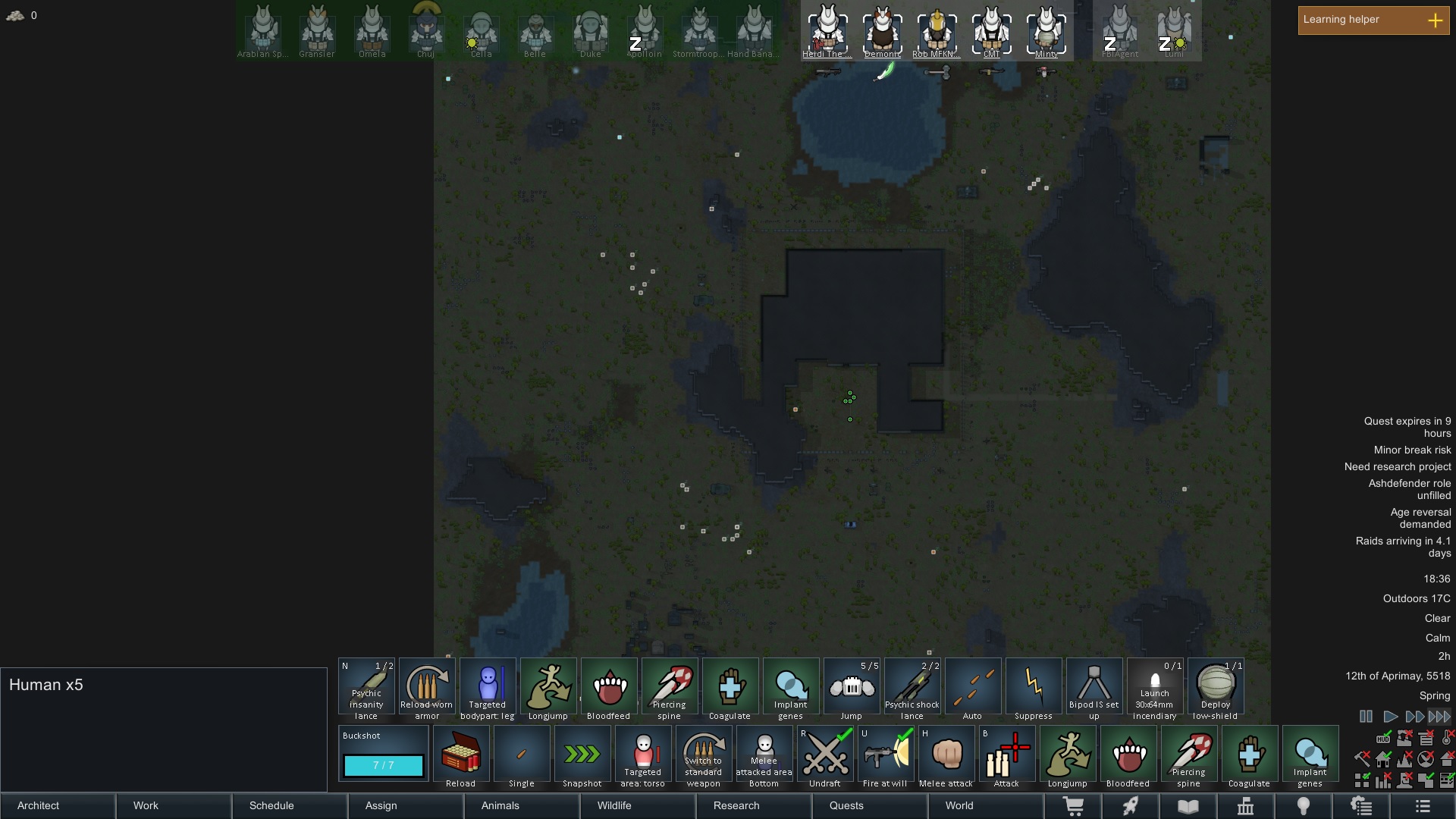The width and height of the screenshot is (1456, 819).
Task: Activate the Bloodfeed ability above Snapshot
Action: [x=608, y=688]
